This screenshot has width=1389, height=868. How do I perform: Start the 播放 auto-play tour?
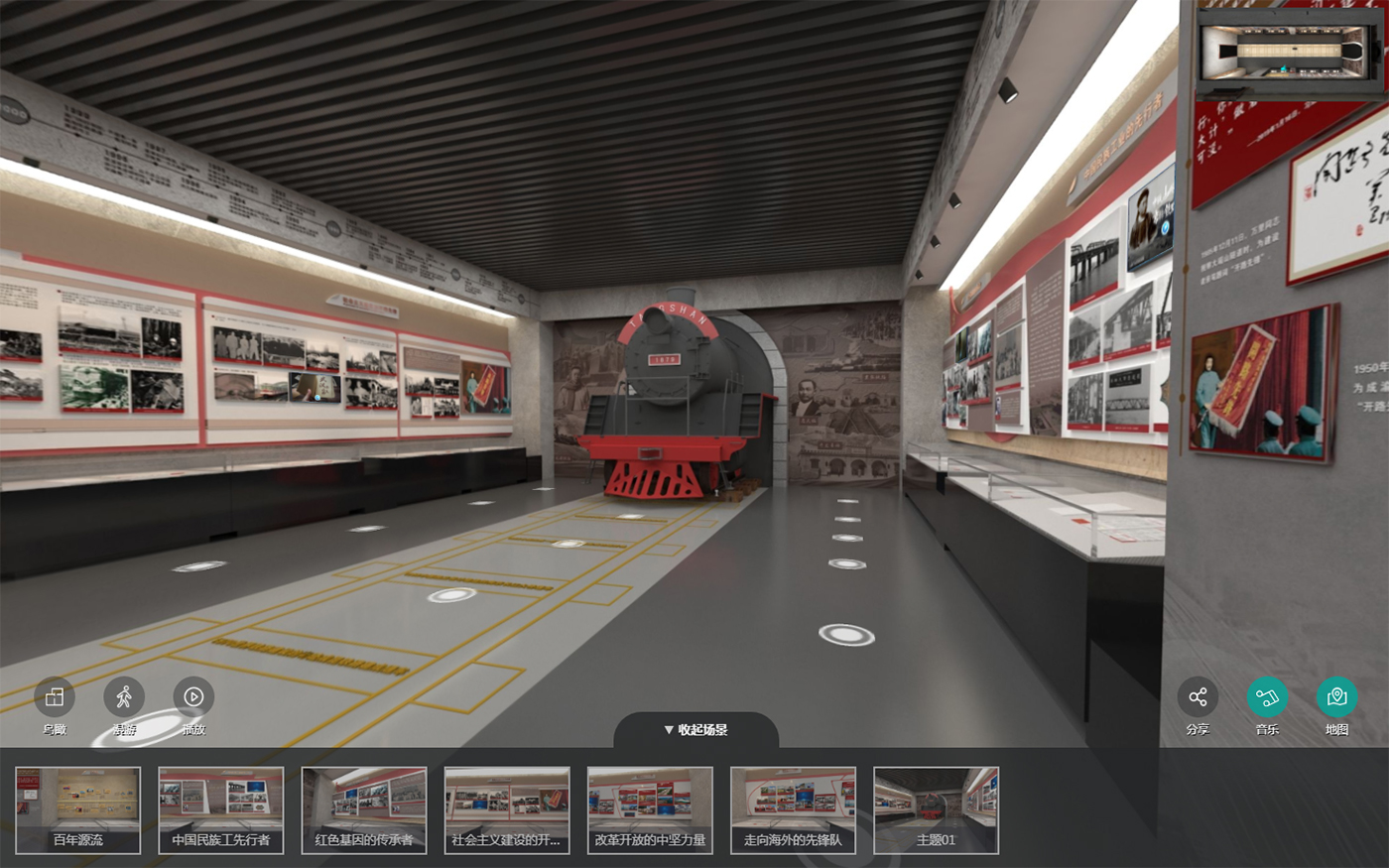(193, 697)
